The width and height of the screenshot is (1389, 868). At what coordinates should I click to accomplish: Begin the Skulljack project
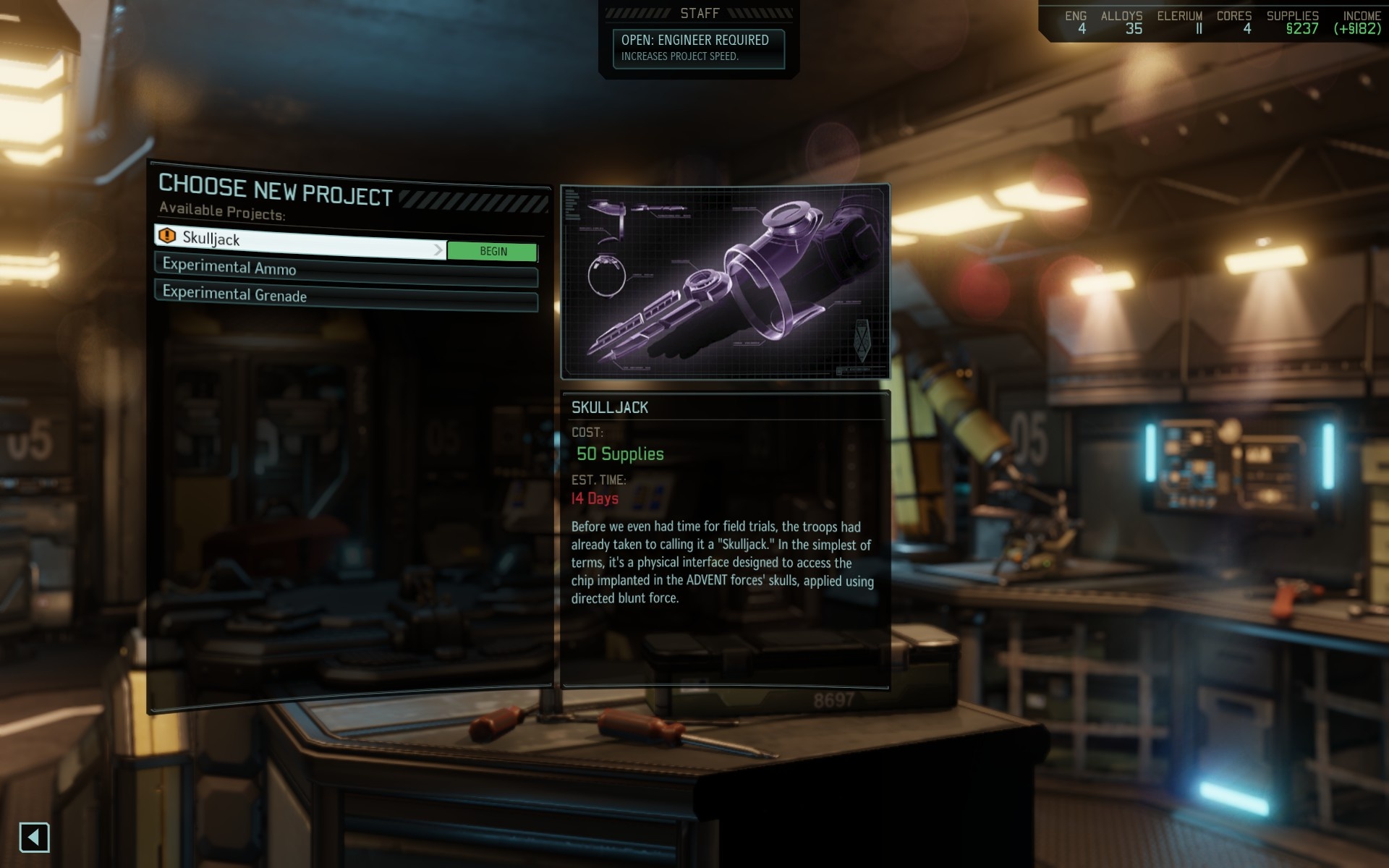pos(493,251)
